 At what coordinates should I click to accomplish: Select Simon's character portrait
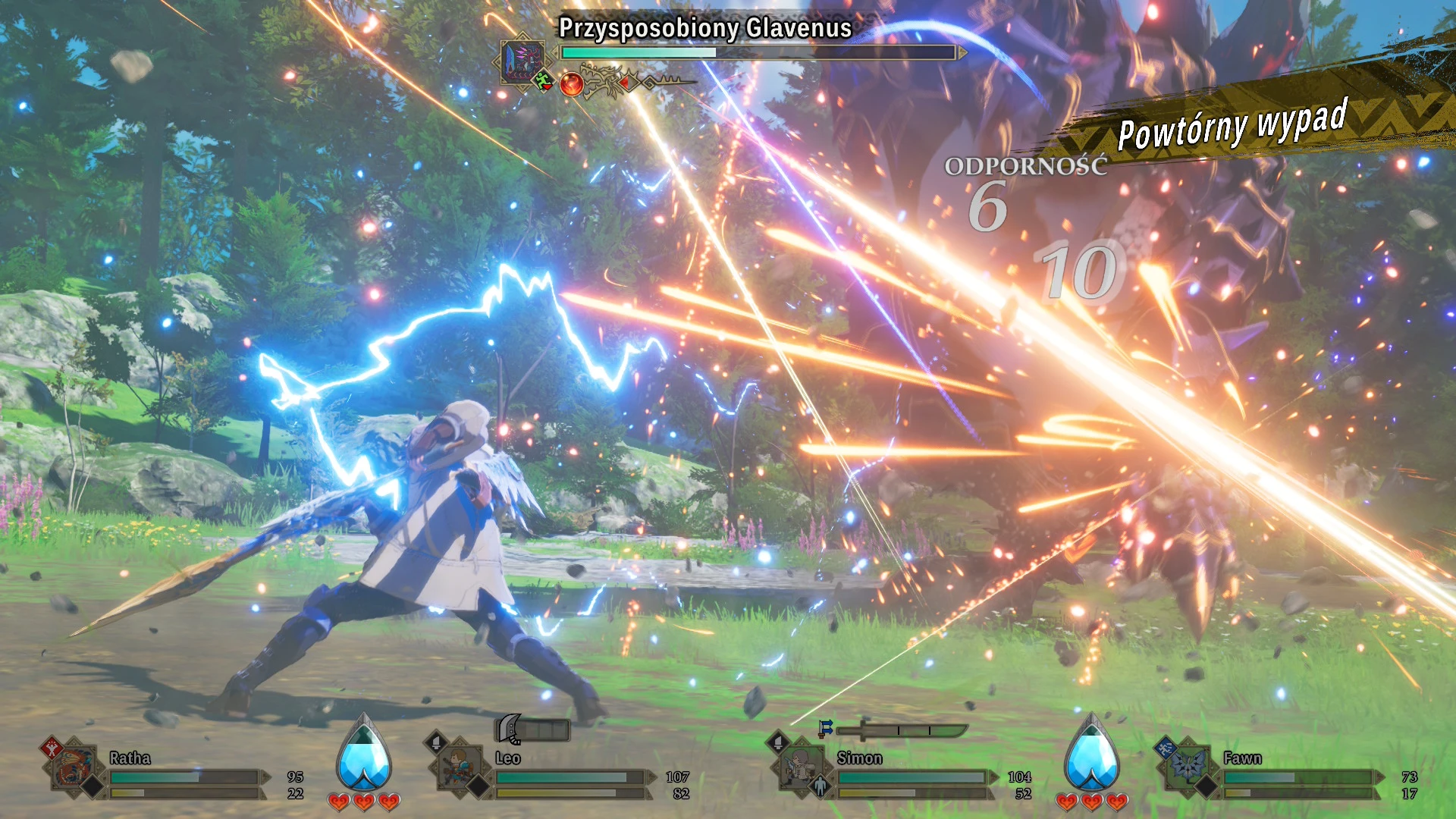pos(801,767)
